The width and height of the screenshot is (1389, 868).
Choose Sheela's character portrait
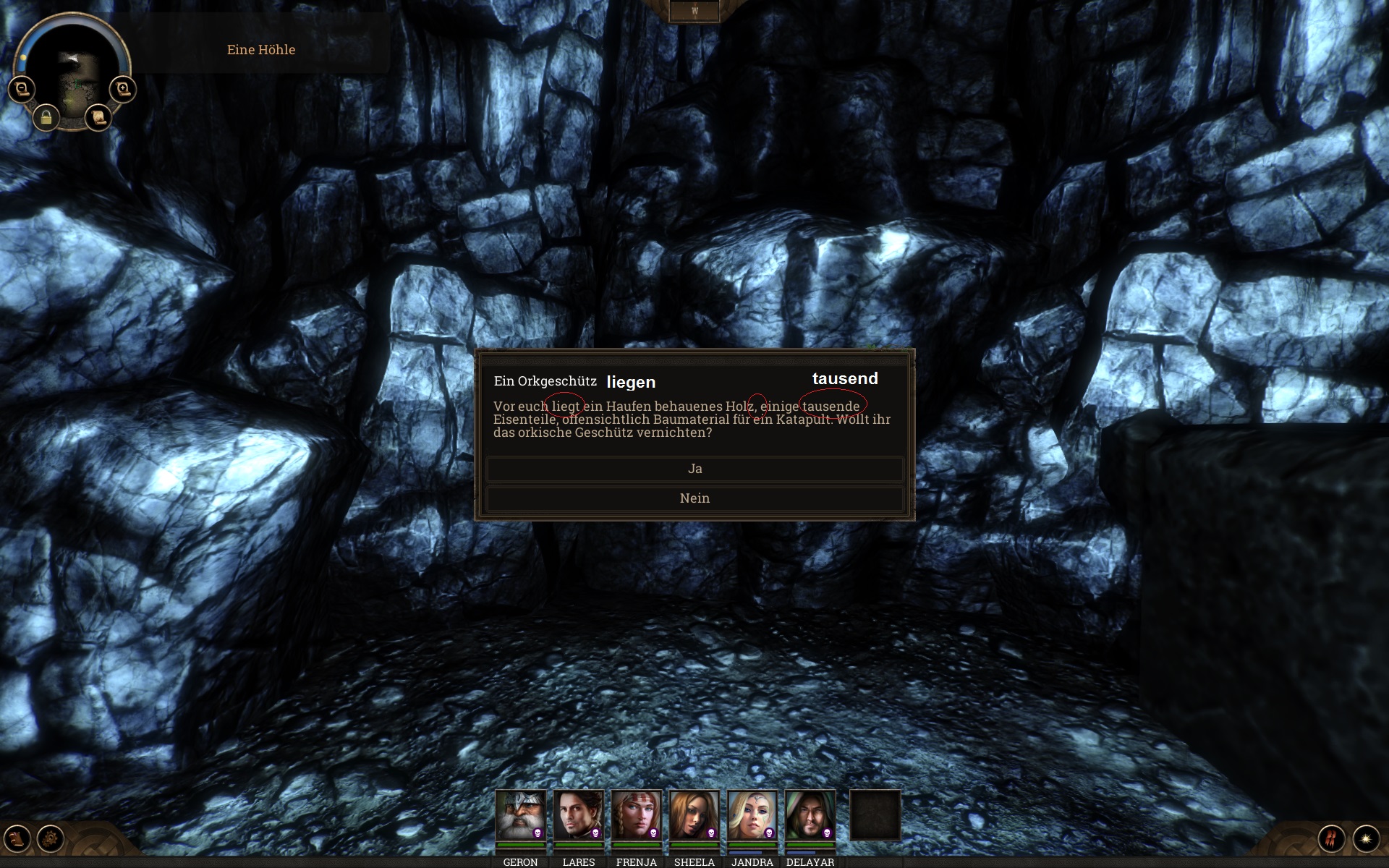tap(694, 815)
